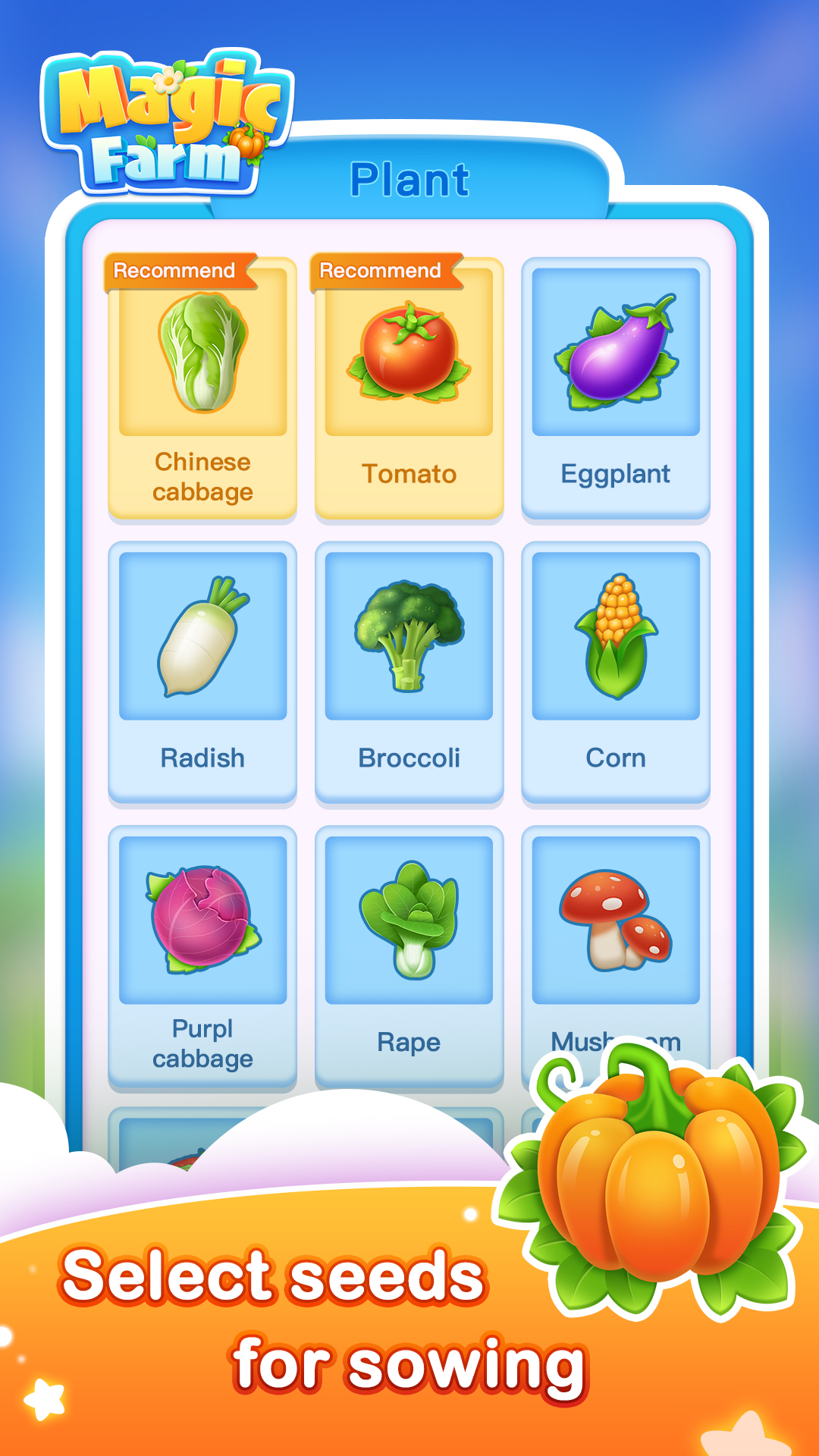Select the Corn seed card
This screenshot has height=1456, width=819.
click(x=615, y=672)
